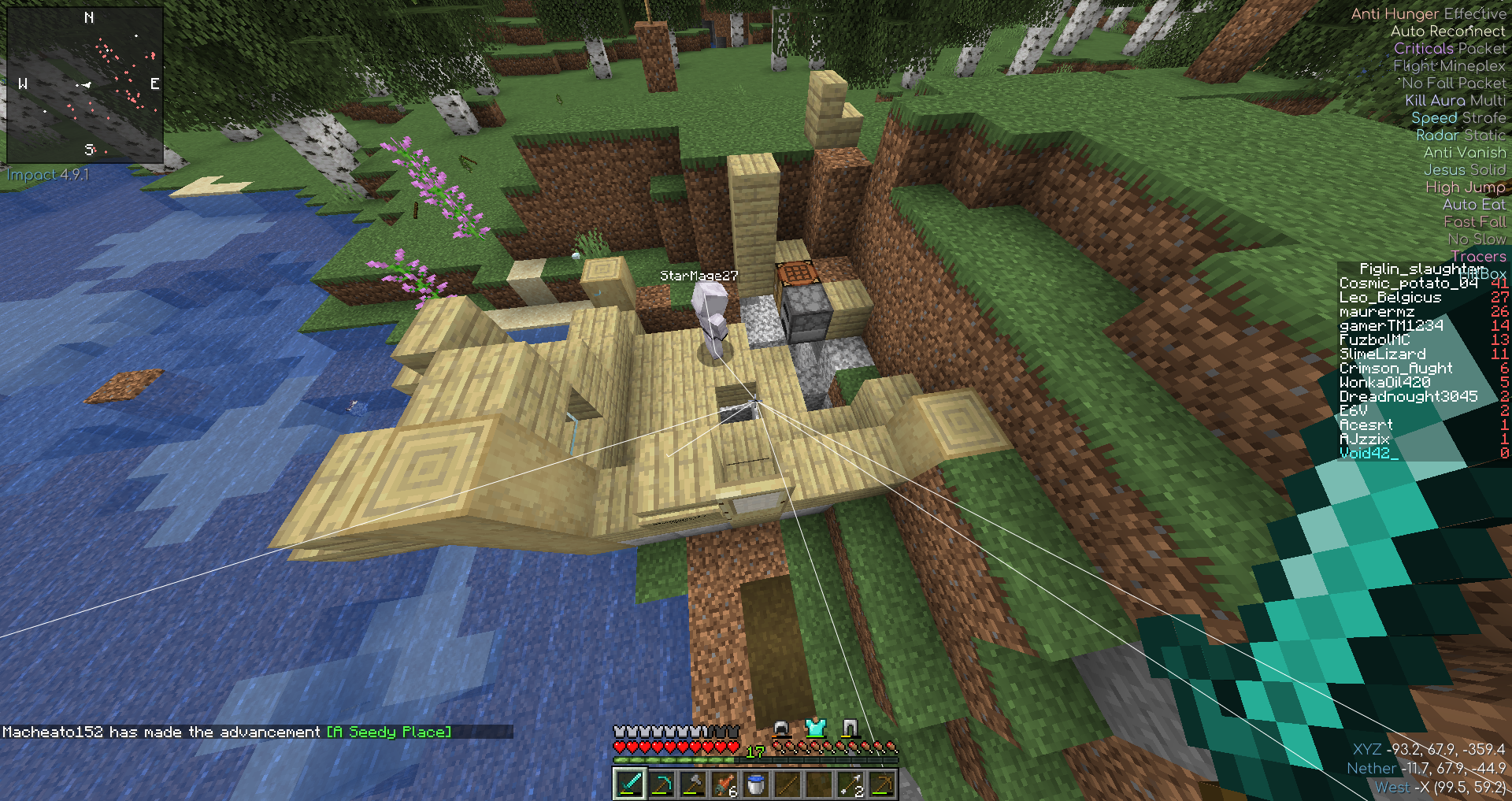
Task: Click the diamond chestplate armor icon
Action: (815, 729)
